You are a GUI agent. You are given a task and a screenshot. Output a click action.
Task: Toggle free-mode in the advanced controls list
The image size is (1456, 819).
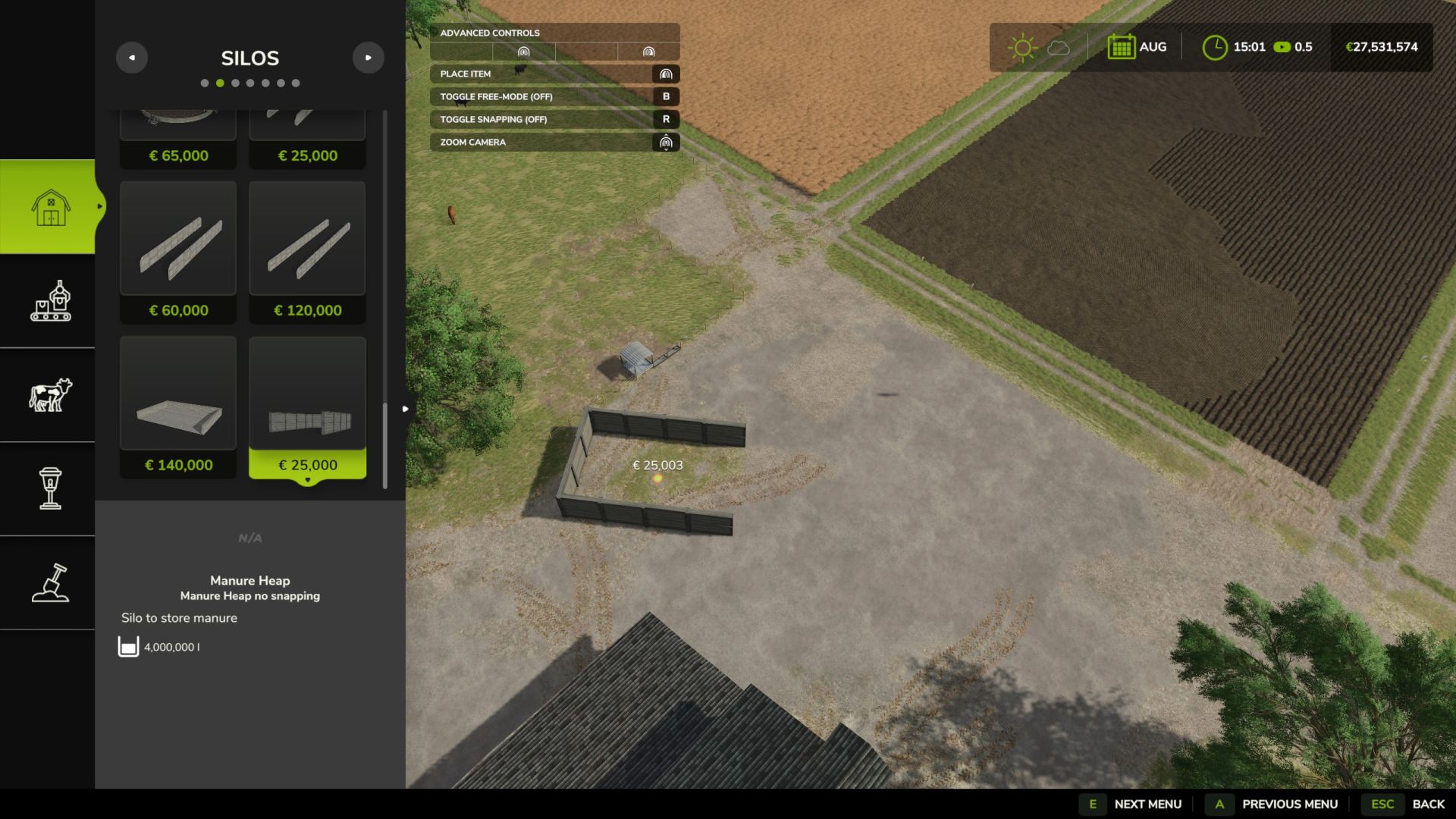554,96
